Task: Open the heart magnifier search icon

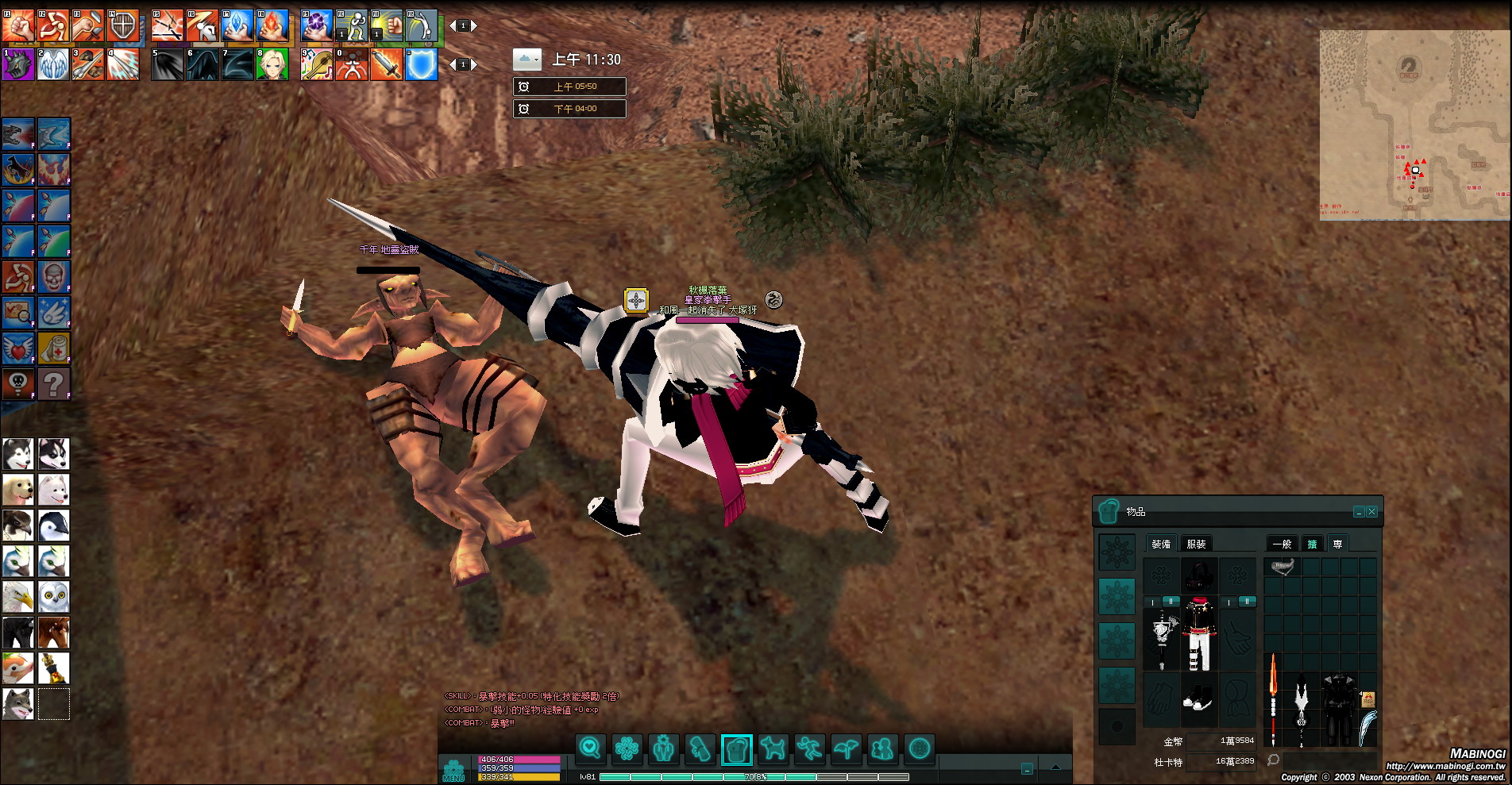Action: point(590,748)
